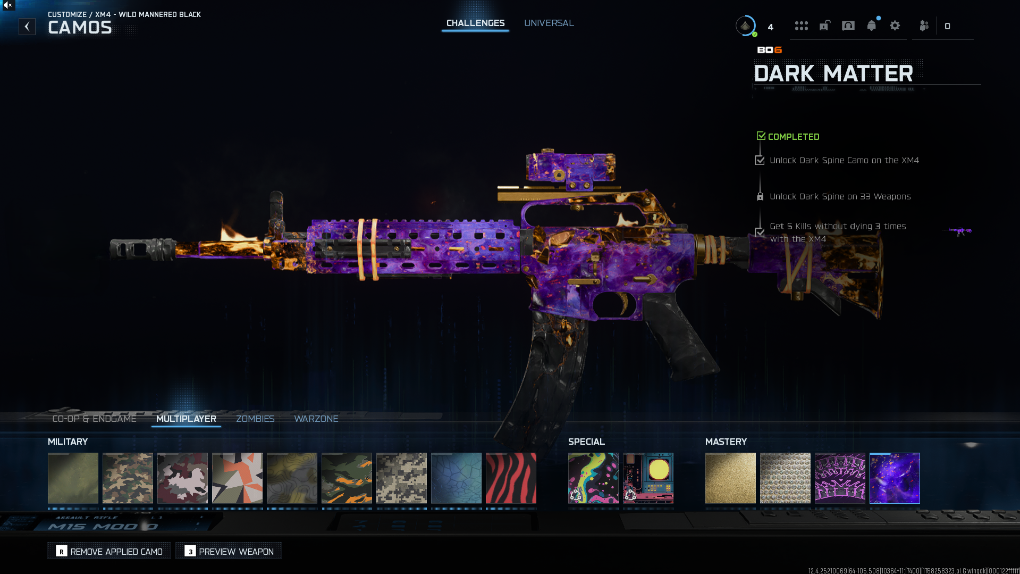Select the Dark Matter purple galaxy camo

tap(894, 478)
